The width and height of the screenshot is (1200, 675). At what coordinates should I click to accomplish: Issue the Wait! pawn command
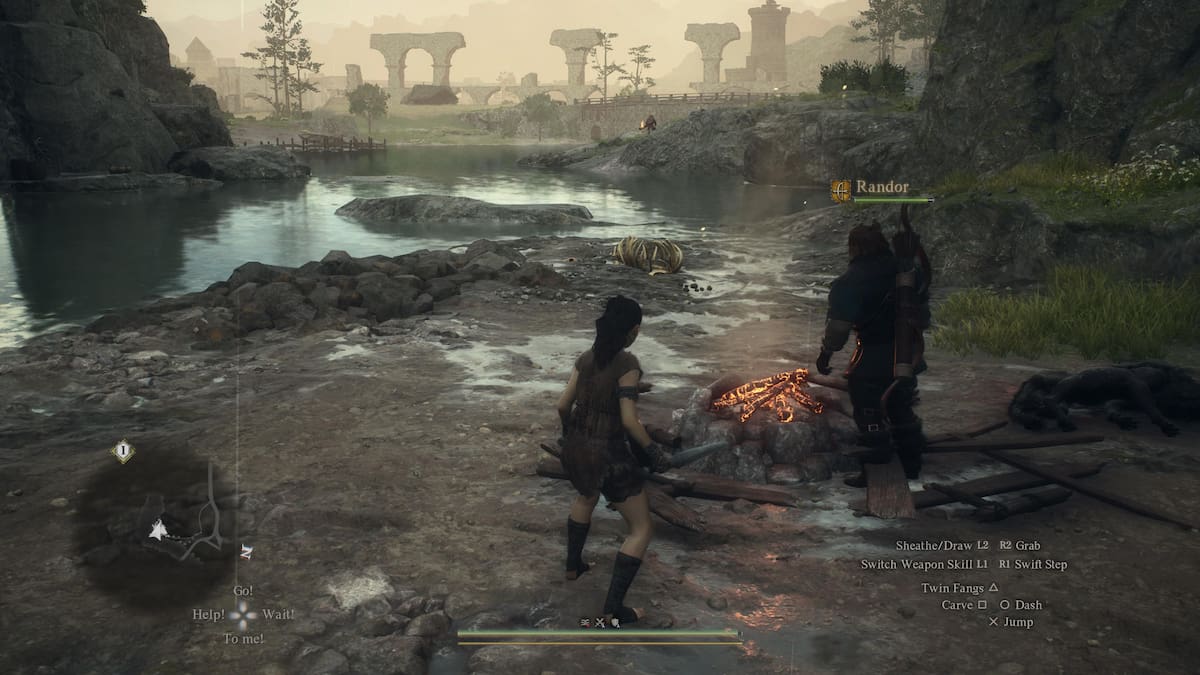278,614
